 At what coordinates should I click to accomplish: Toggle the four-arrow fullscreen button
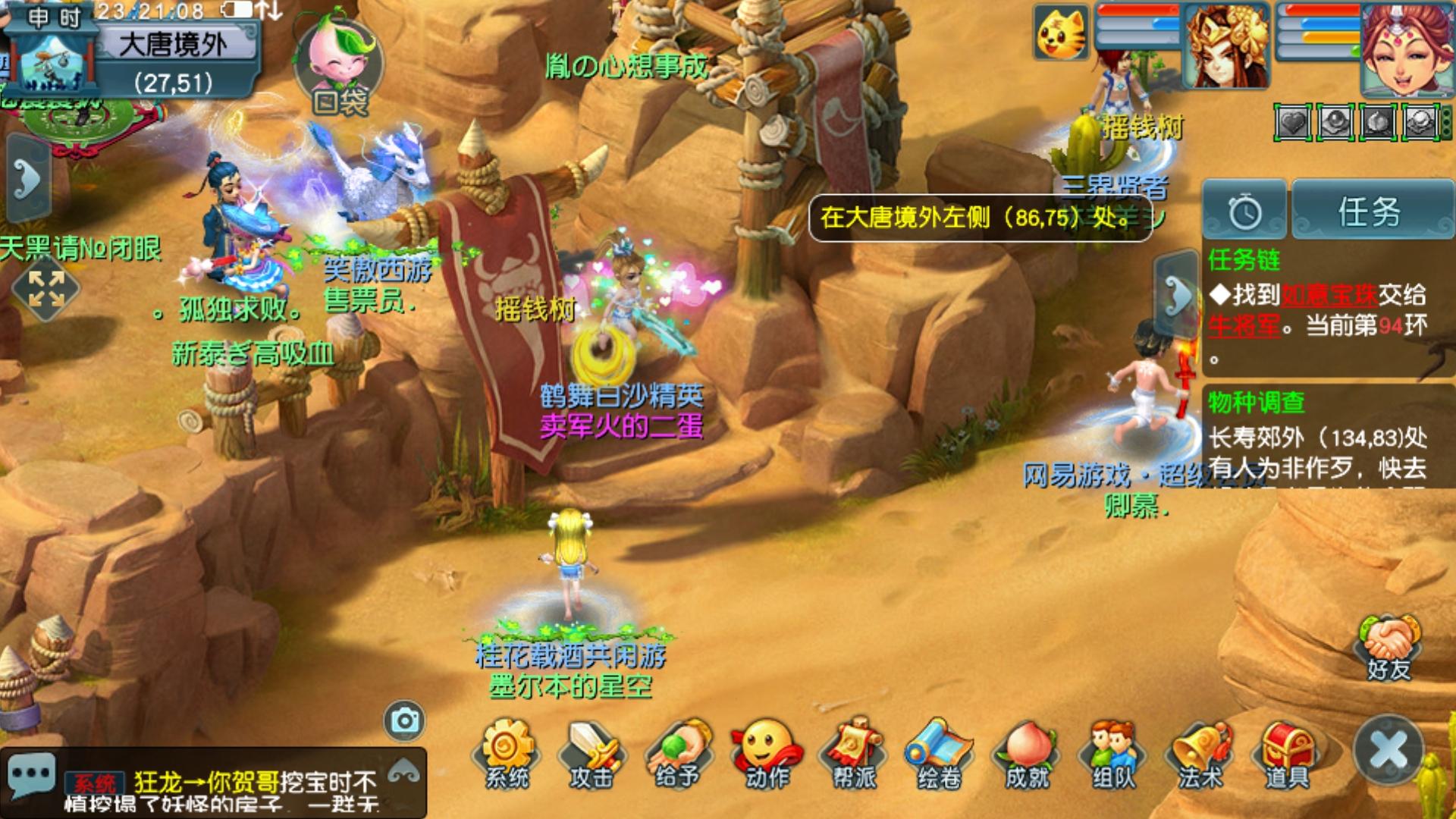pos(45,288)
